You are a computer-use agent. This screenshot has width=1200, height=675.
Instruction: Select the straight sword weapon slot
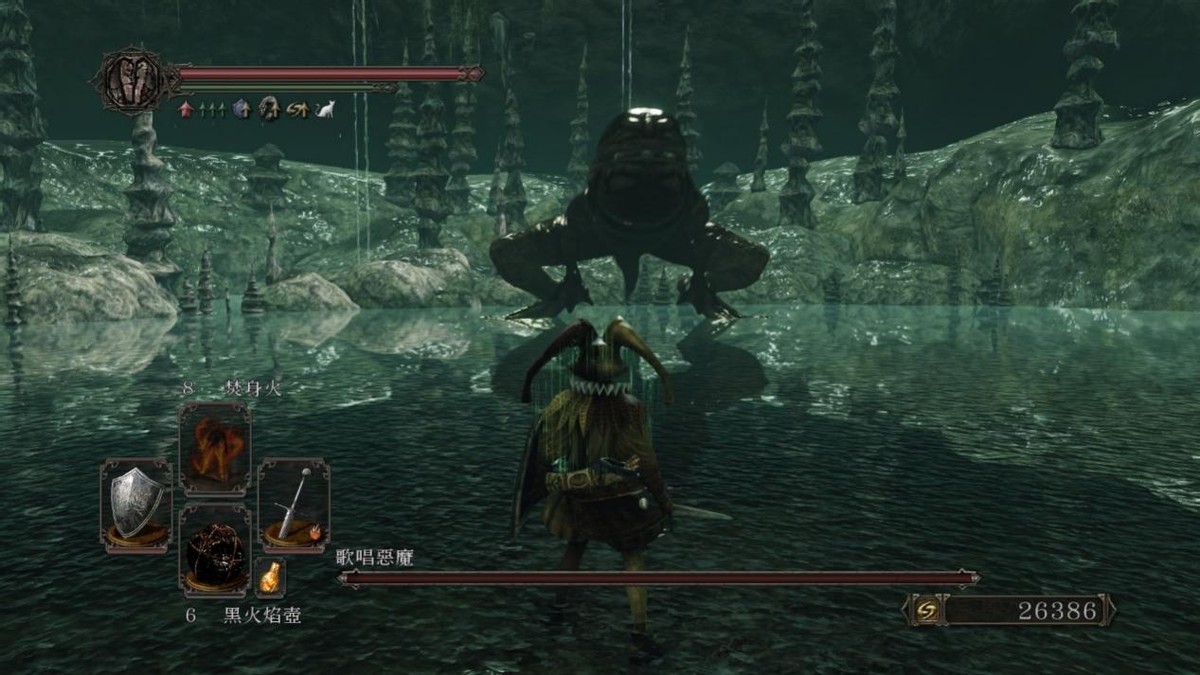click(292, 503)
